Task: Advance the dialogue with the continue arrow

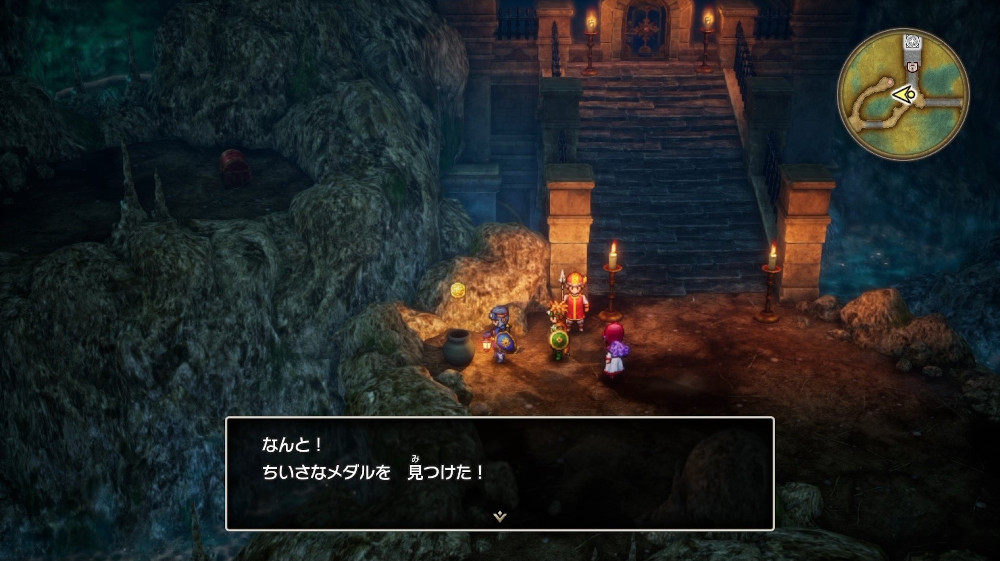Action: coord(499,516)
